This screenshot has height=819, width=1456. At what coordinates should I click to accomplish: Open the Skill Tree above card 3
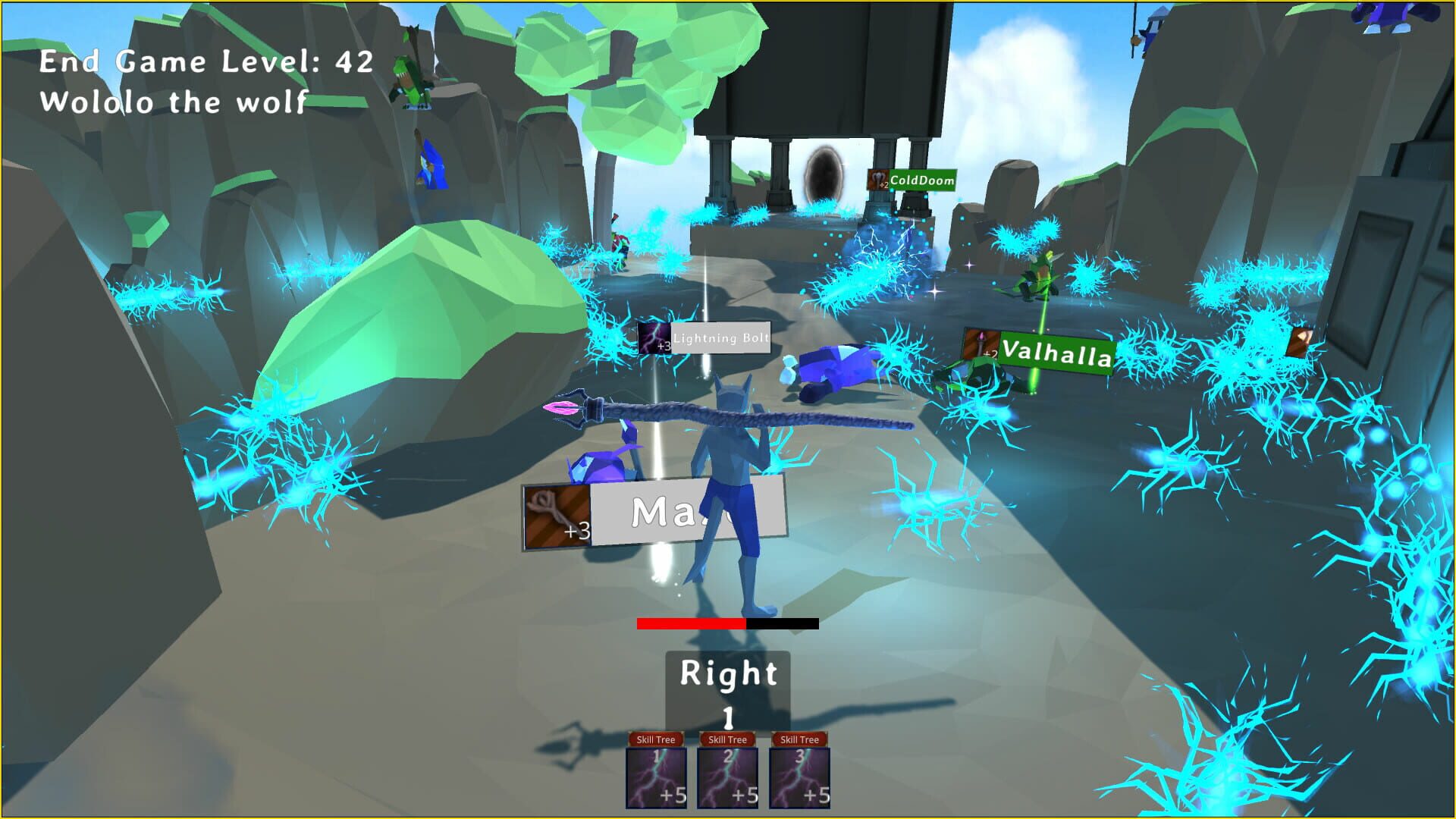pyautogui.click(x=801, y=737)
